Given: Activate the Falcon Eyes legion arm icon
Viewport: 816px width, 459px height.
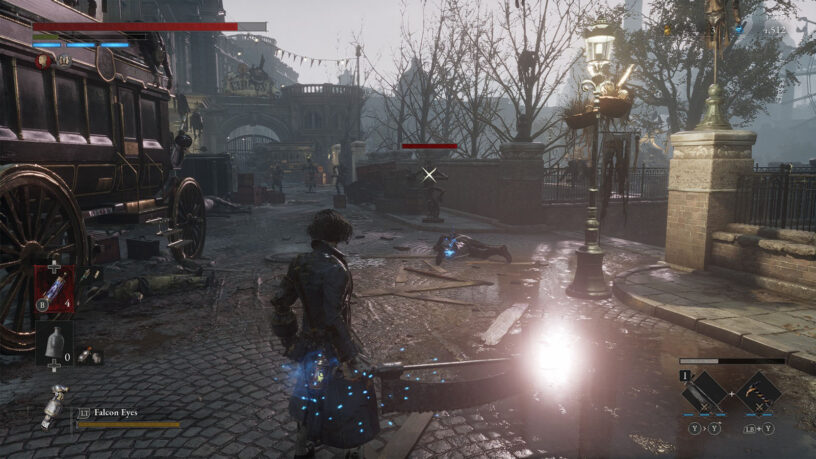Looking at the screenshot, I should 54,405.
